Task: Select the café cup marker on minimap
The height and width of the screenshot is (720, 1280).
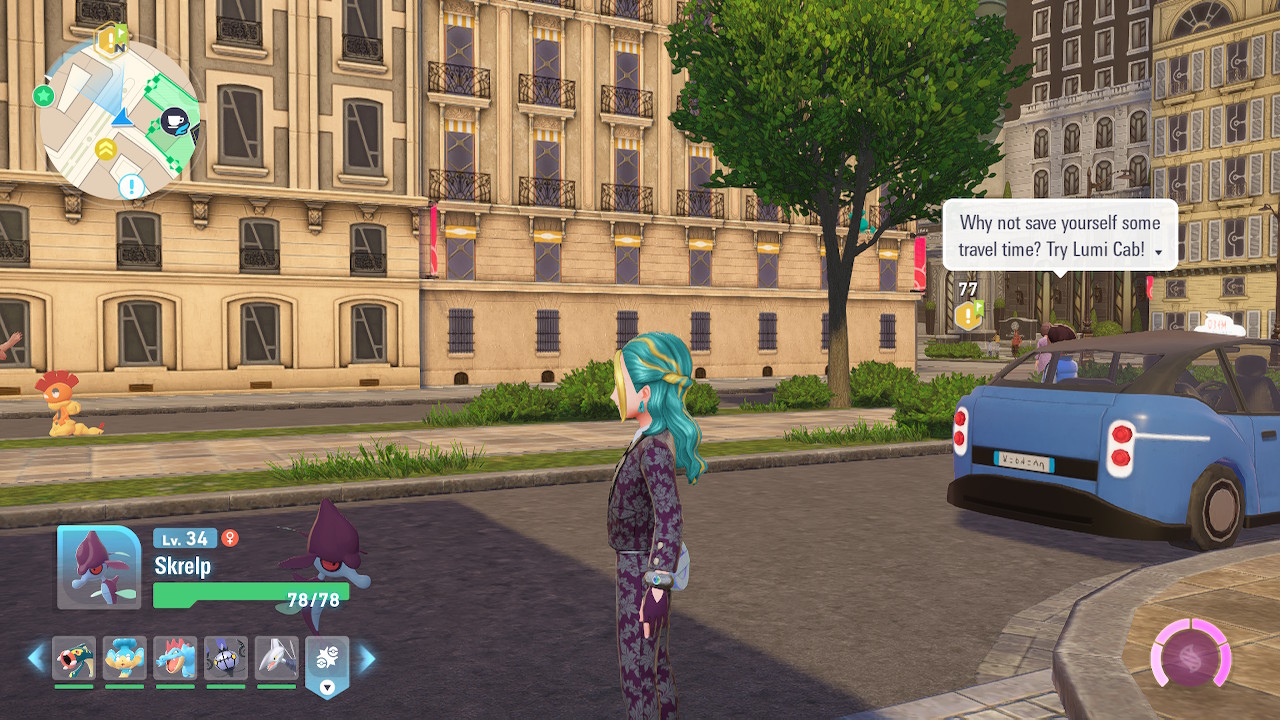Action: 176,122
